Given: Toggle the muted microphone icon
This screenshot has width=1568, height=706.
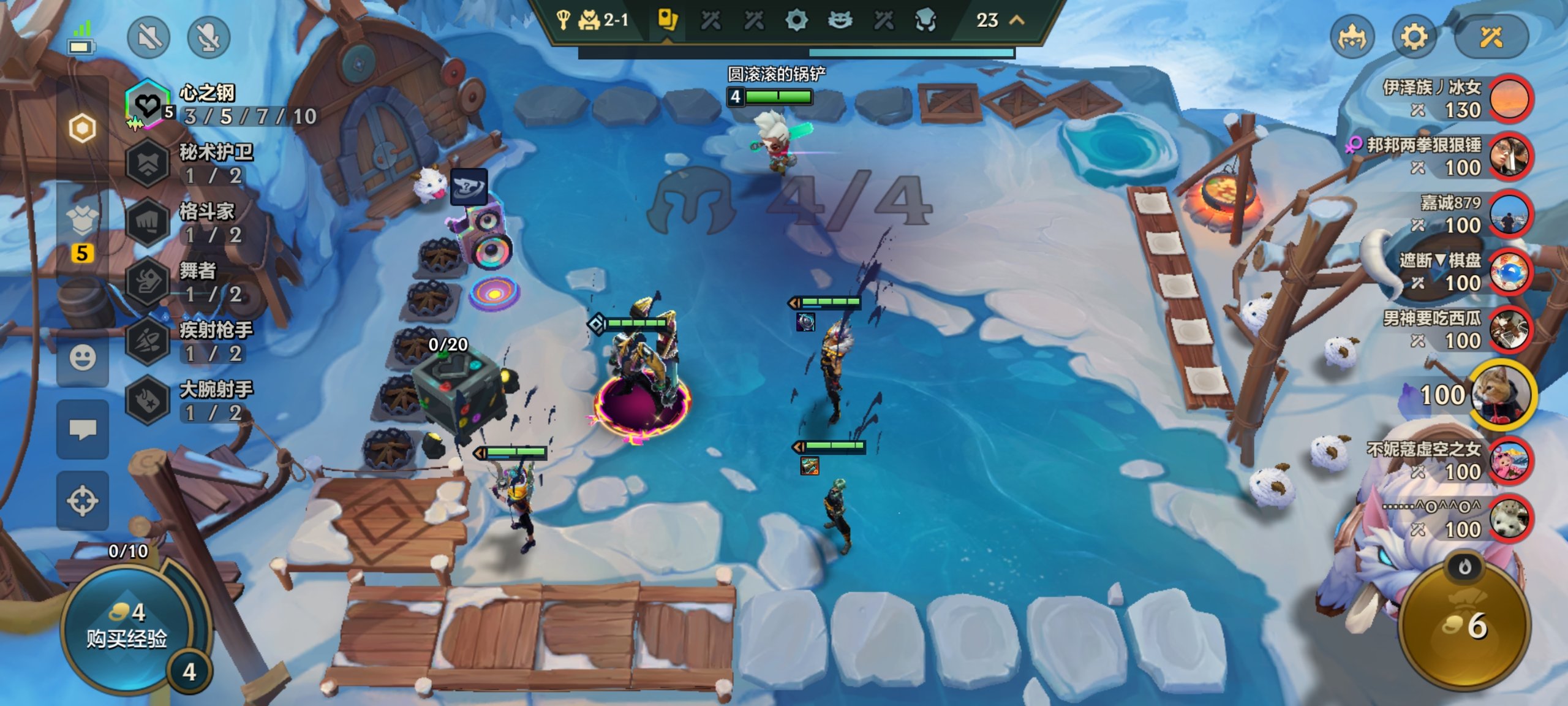Looking at the screenshot, I should 208,38.
